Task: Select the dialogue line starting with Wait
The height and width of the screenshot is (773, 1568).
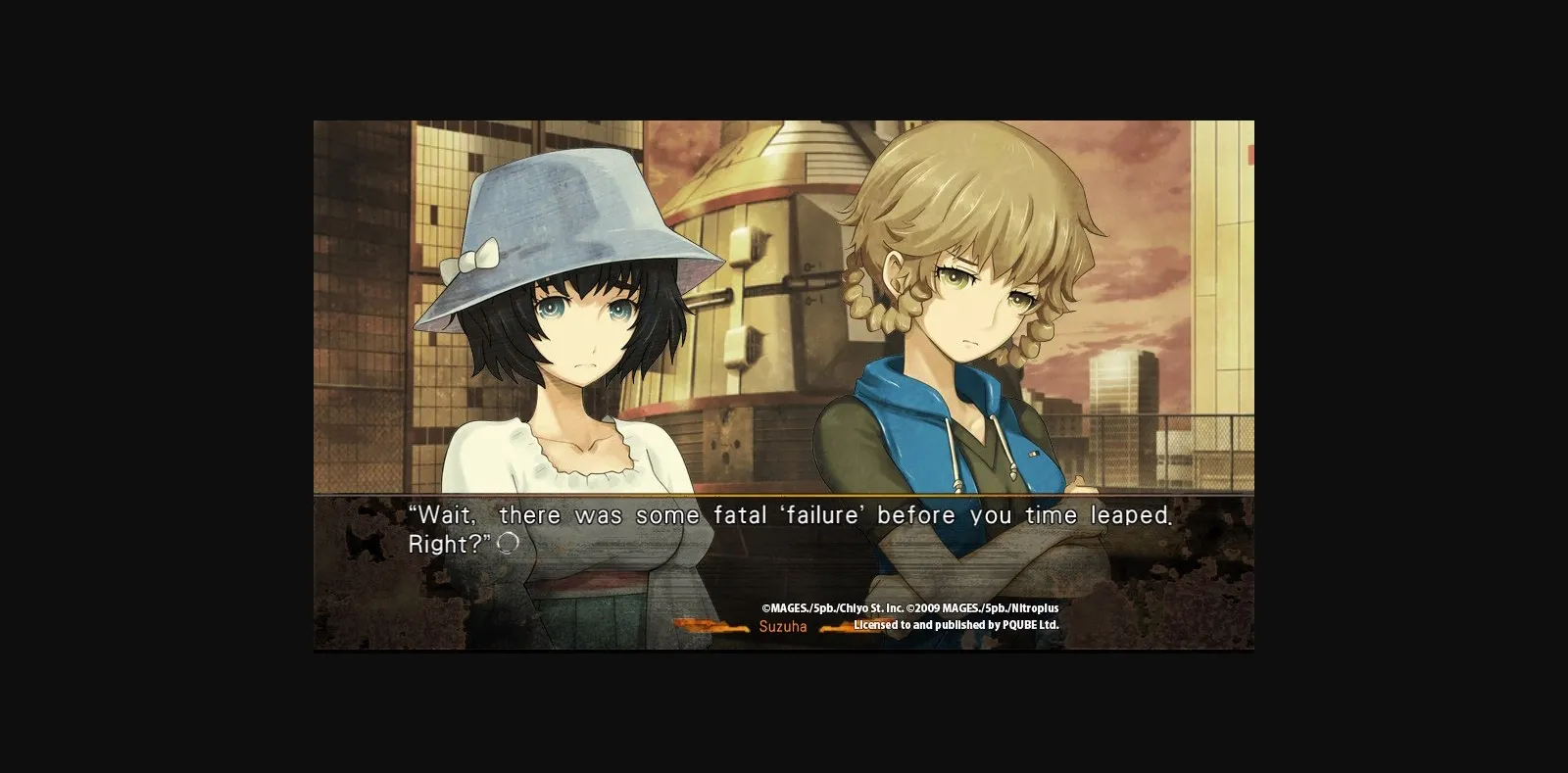Action: point(784,514)
